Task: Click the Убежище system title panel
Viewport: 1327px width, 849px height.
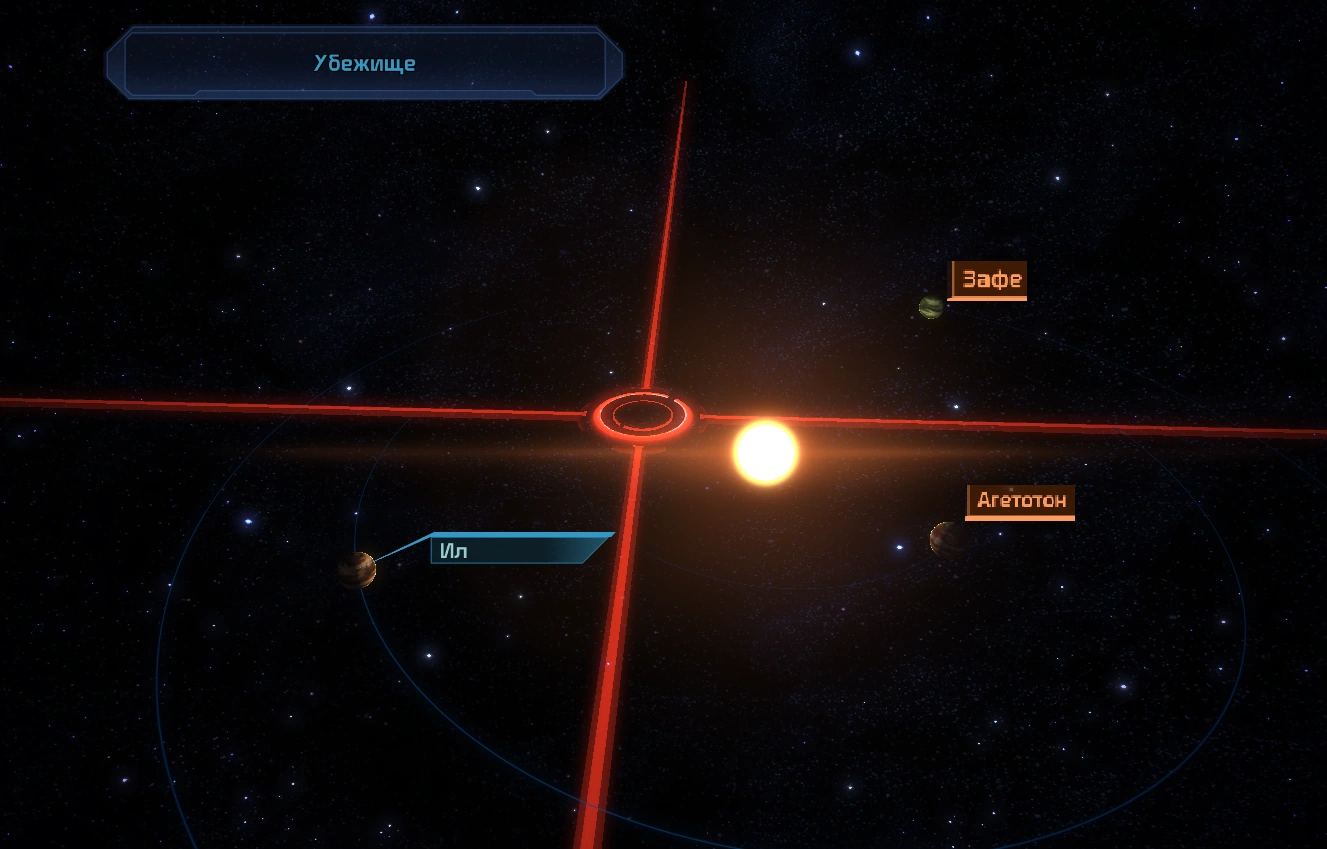Action: point(364,63)
